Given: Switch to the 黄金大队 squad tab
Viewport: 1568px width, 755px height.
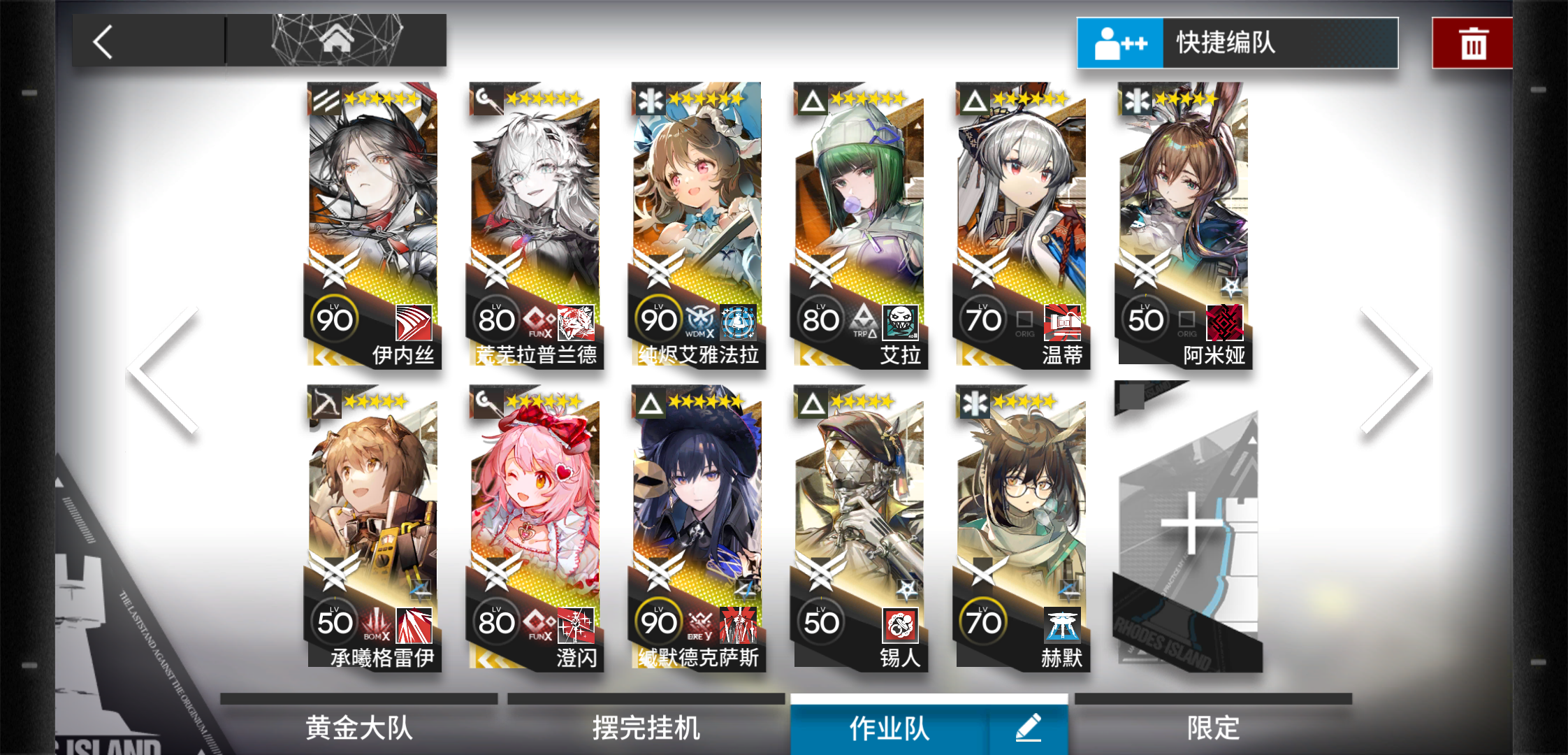Looking at the screenshot, I should 359,728.
